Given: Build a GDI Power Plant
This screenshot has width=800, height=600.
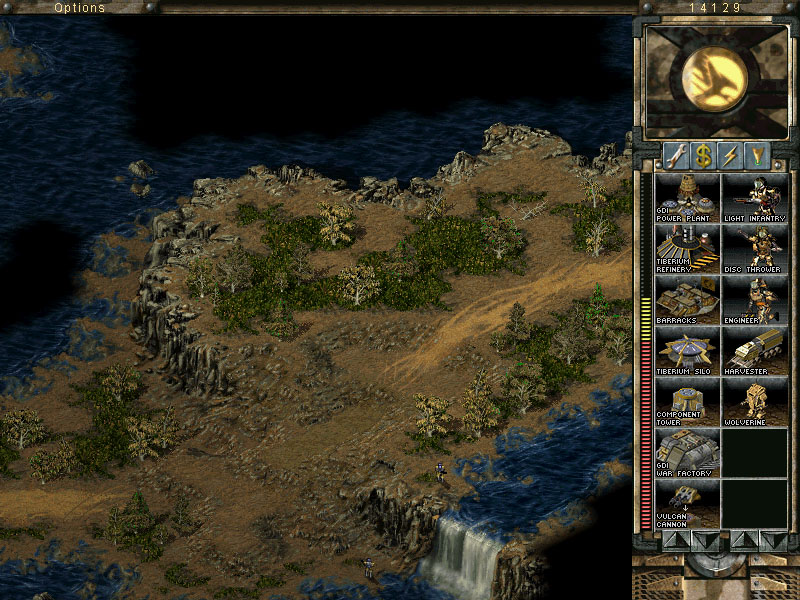Looking at the screenshot, I should click(687, 198).
